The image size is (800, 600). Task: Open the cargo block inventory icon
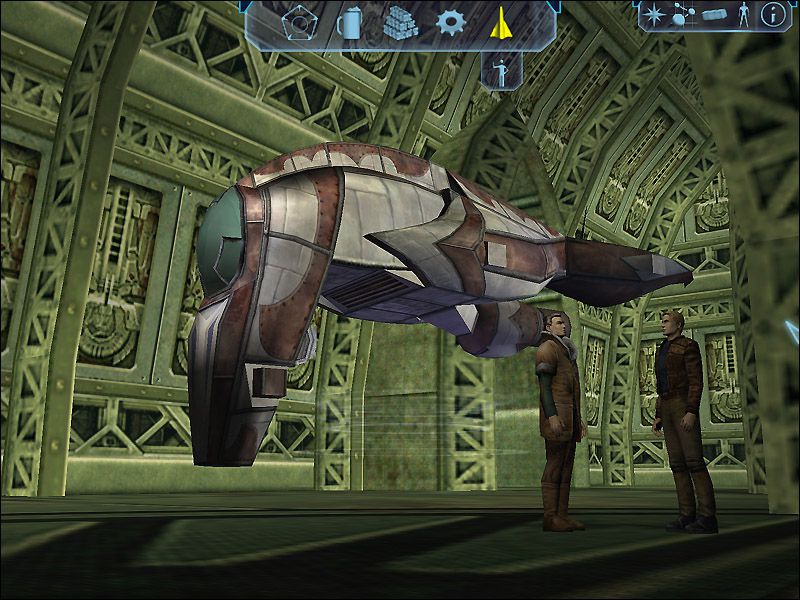pyautogui.click(x=713, y=15)
